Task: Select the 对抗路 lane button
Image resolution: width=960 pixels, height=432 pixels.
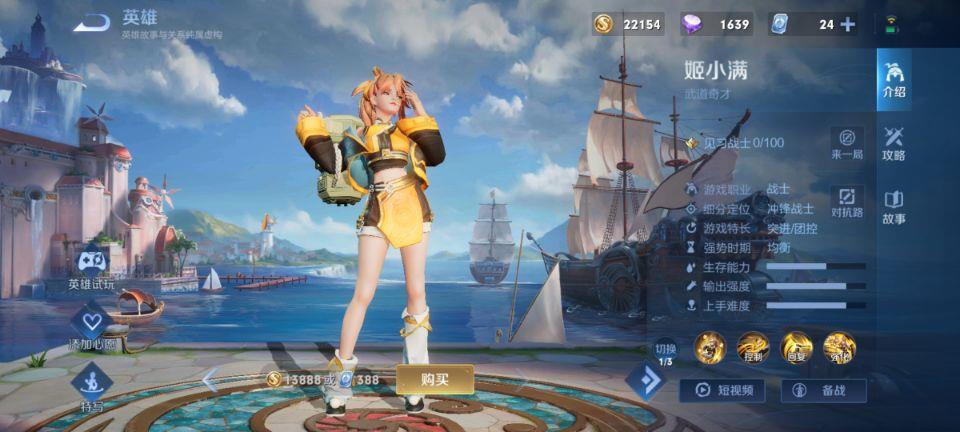Action: click(x=847, y=200)
